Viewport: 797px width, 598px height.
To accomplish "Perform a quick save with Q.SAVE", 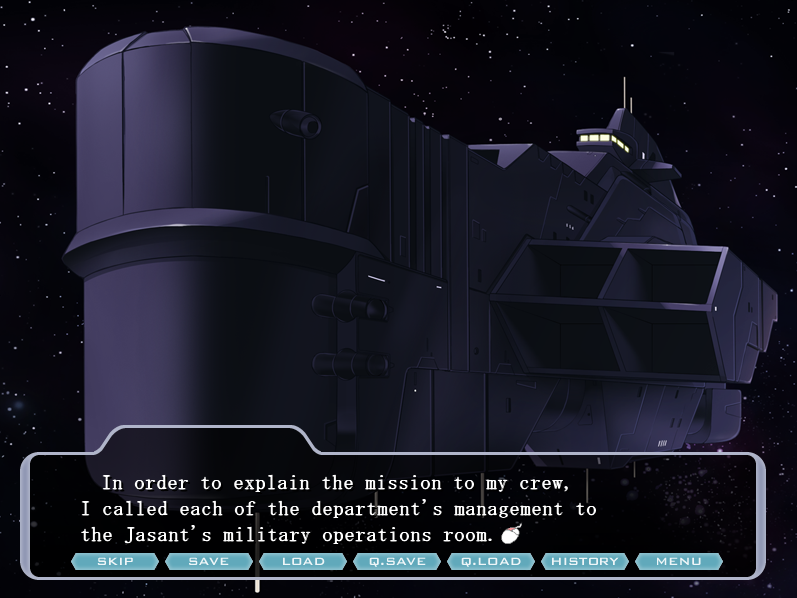I will pos(397,561).
